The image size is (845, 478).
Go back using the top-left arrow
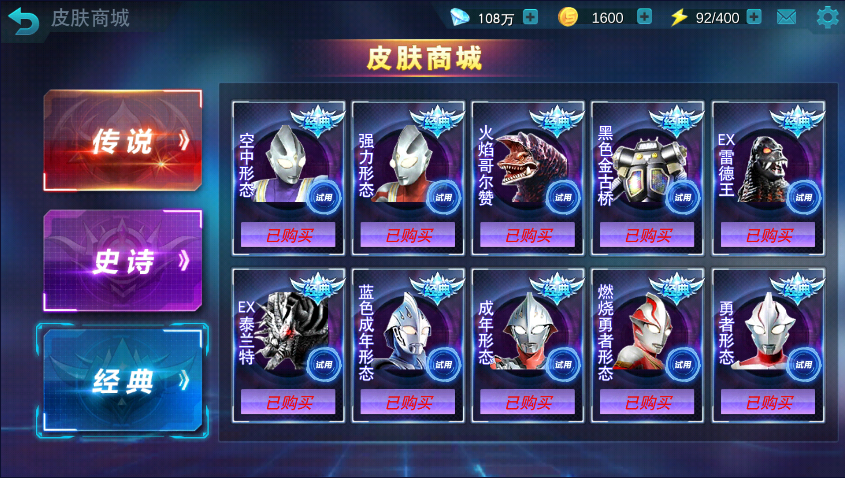24,19
